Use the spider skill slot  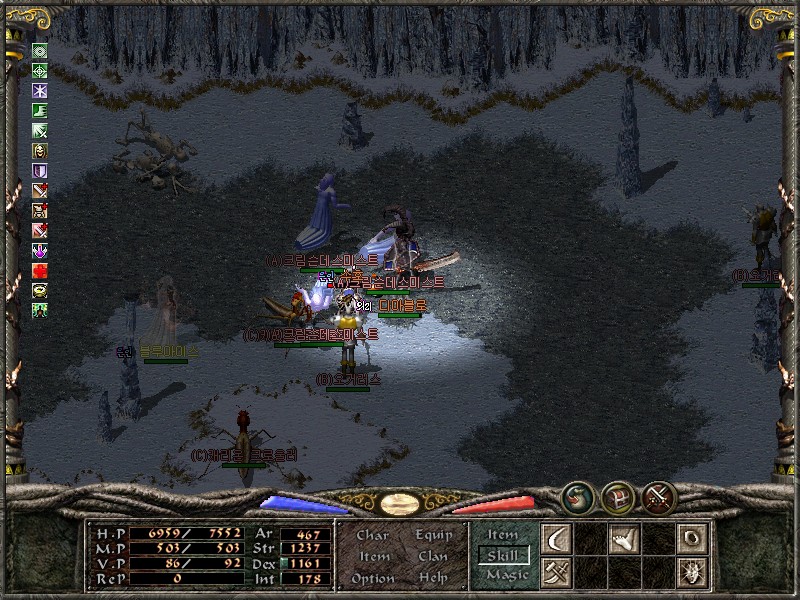click(691, 572)
